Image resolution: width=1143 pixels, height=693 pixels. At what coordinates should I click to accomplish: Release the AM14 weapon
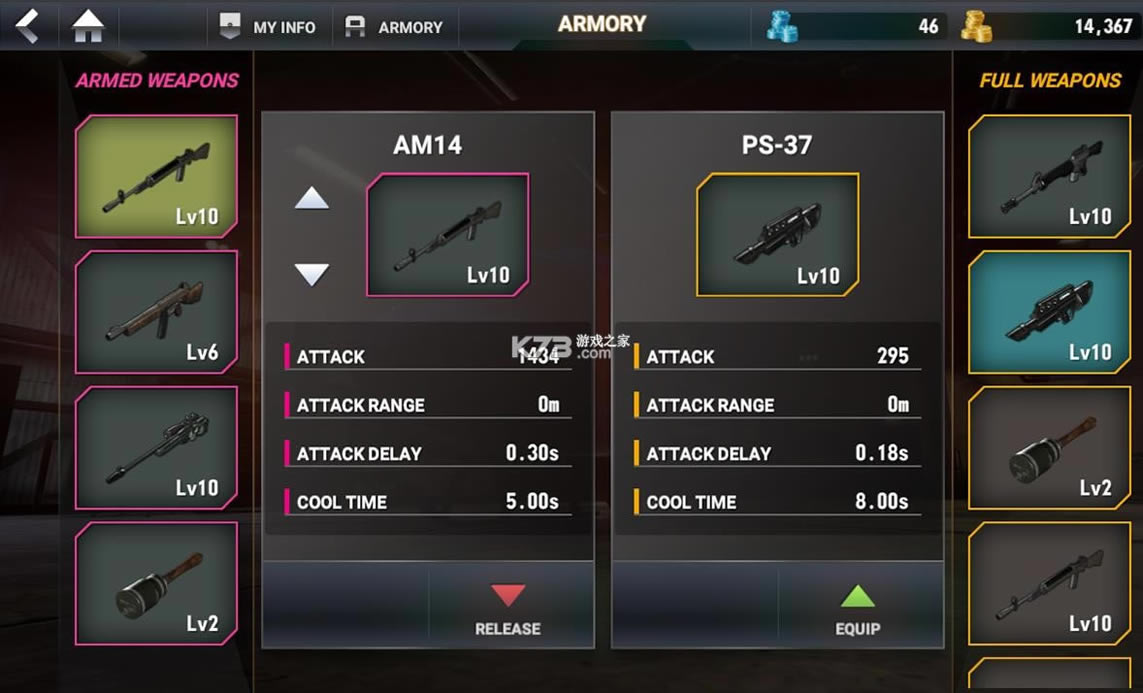point(507,609)
